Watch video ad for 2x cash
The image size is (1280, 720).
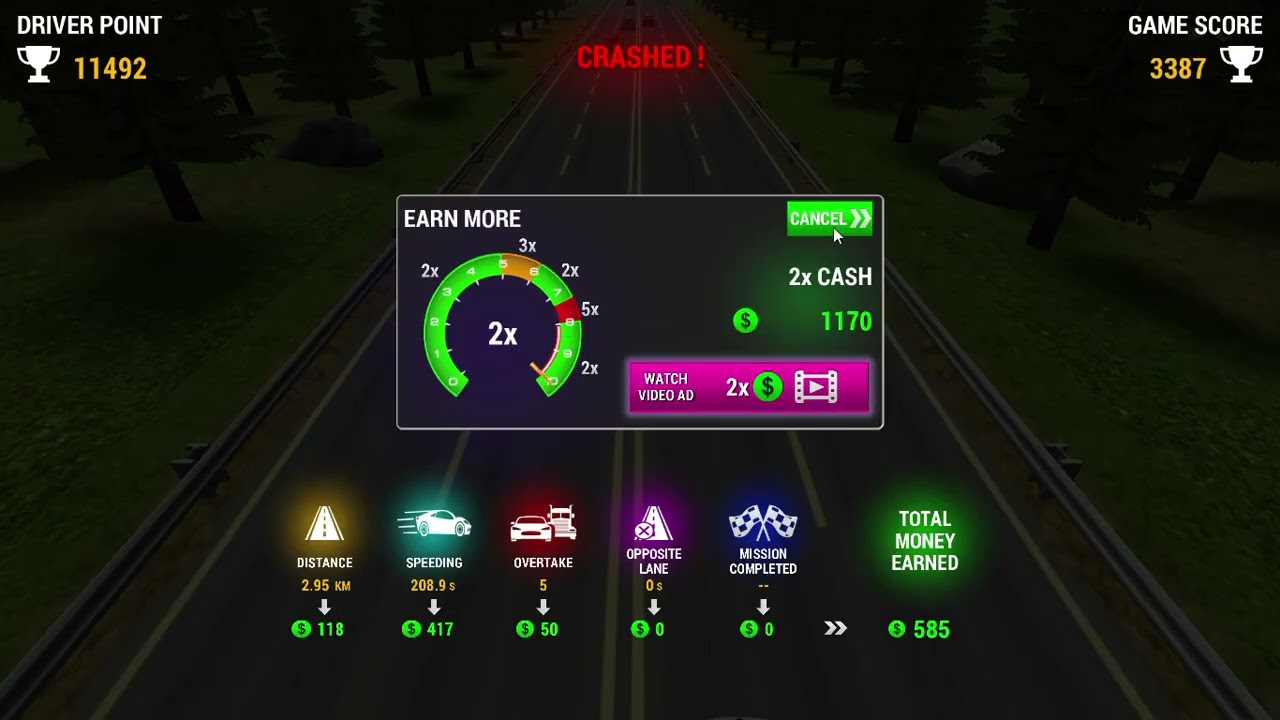pyautogui.click(x=748, y=387)
